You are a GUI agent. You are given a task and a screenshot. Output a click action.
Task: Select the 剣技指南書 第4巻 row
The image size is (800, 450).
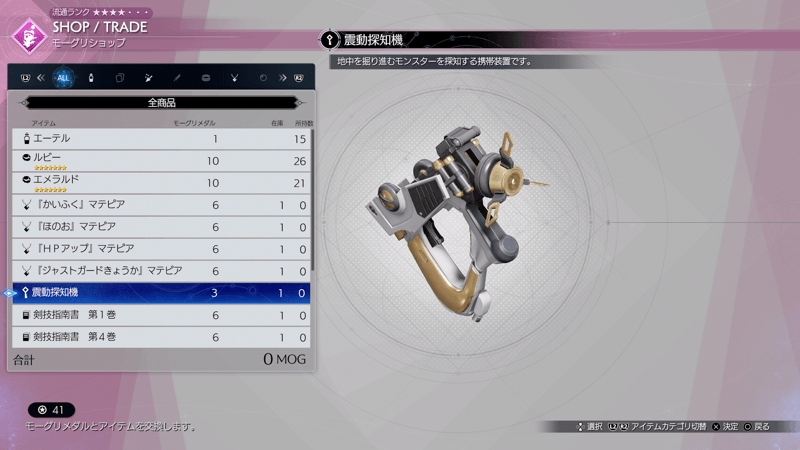[x=160, y=337]
